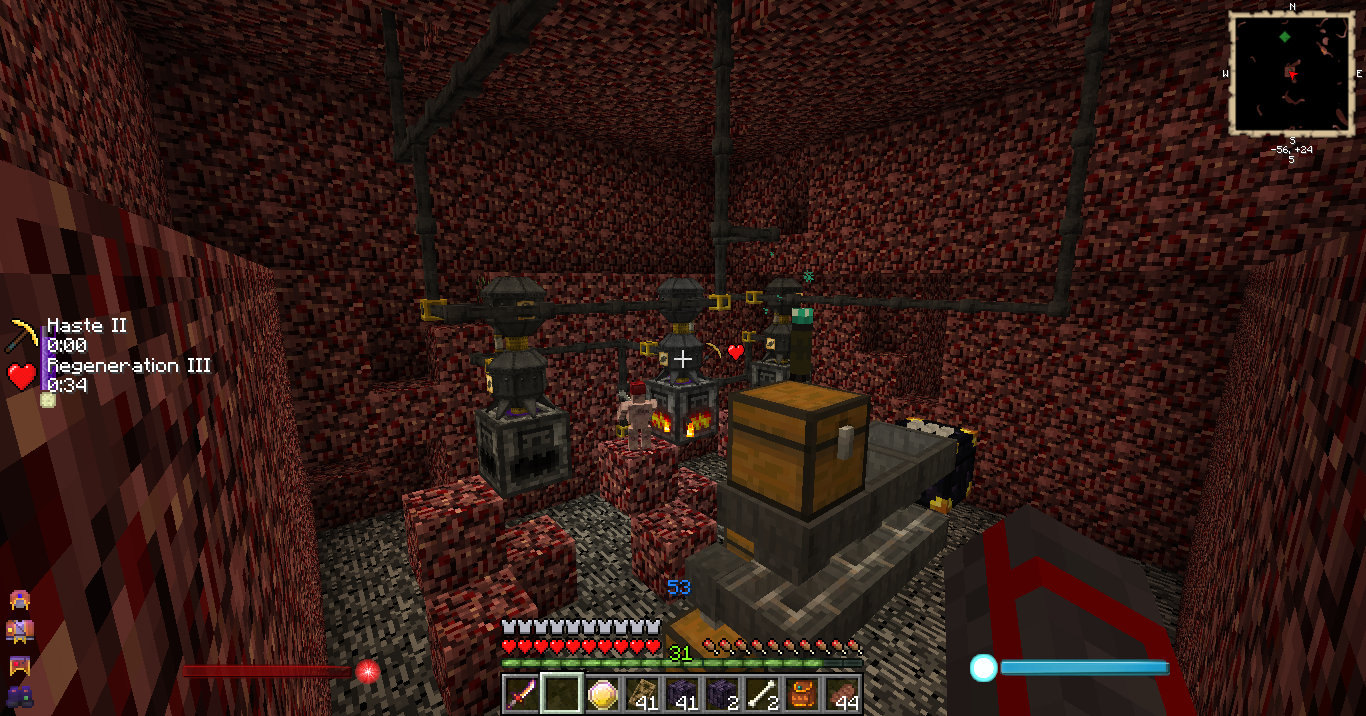Click the equipped helmet armor icon
The height and width of the screenshot is (716, 1366).
pyautogui.click(x=19, y=600)
